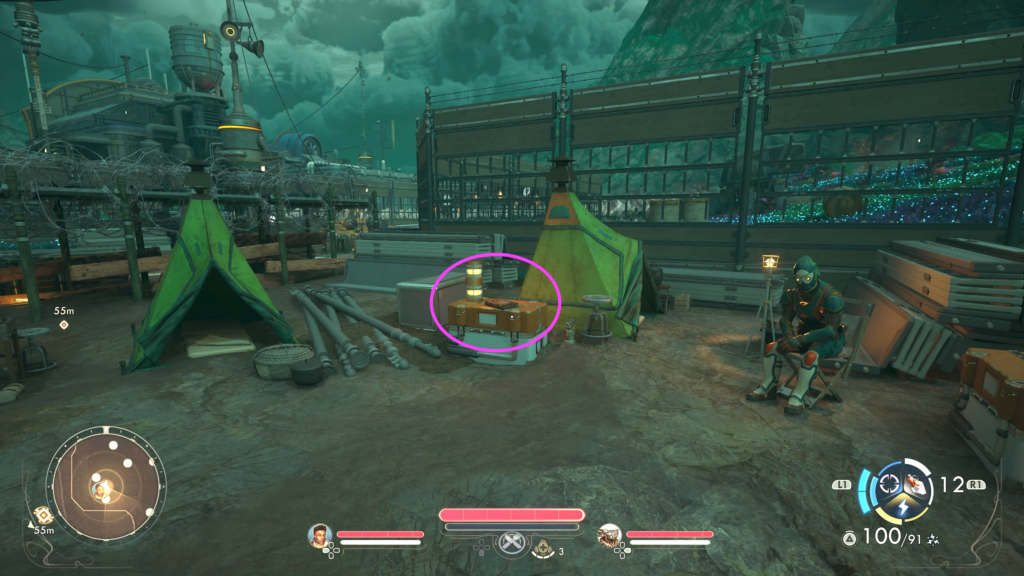Select the creature companion's portrait

[609, 535]
